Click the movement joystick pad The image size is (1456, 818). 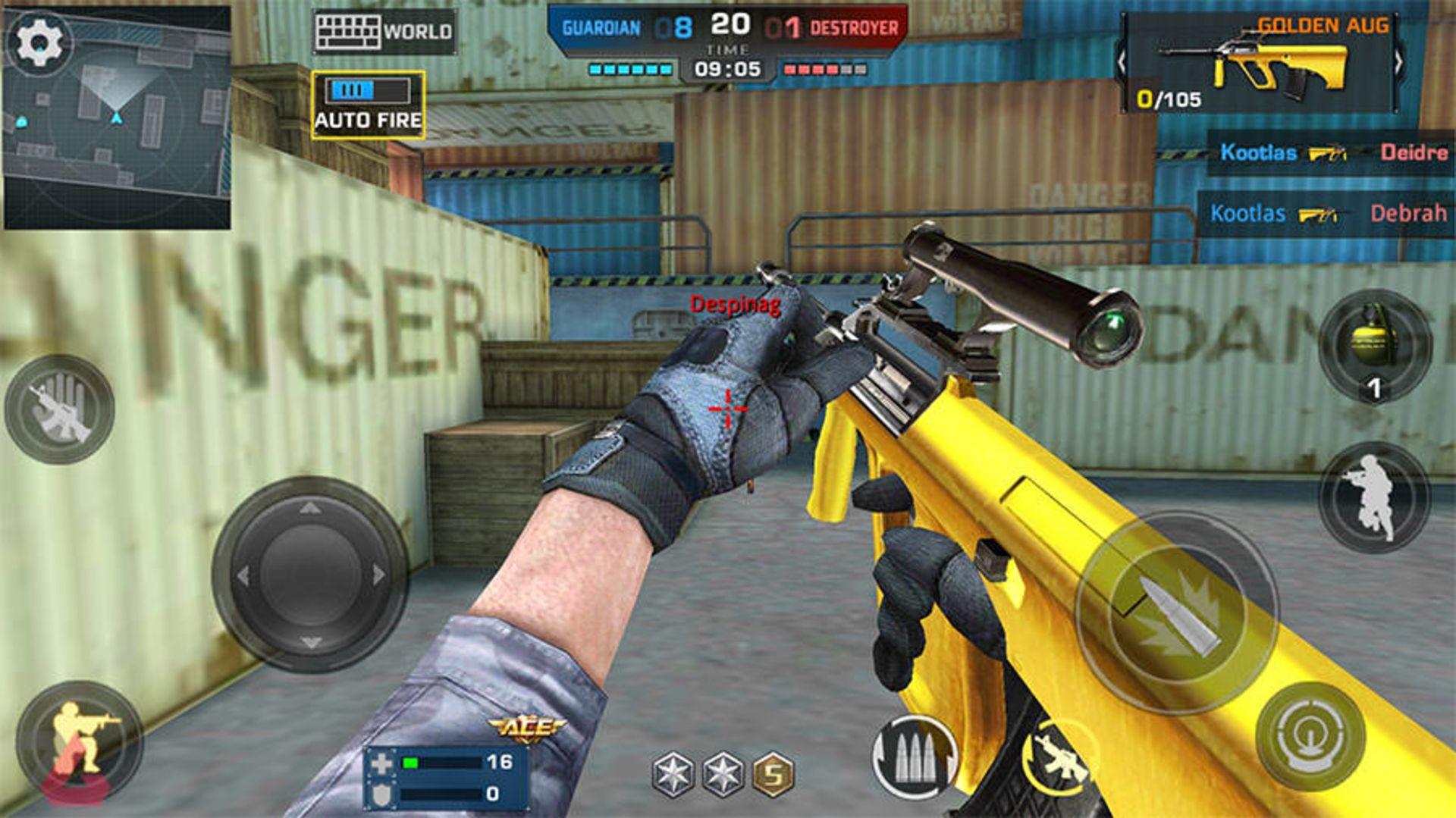coord(310,575)
